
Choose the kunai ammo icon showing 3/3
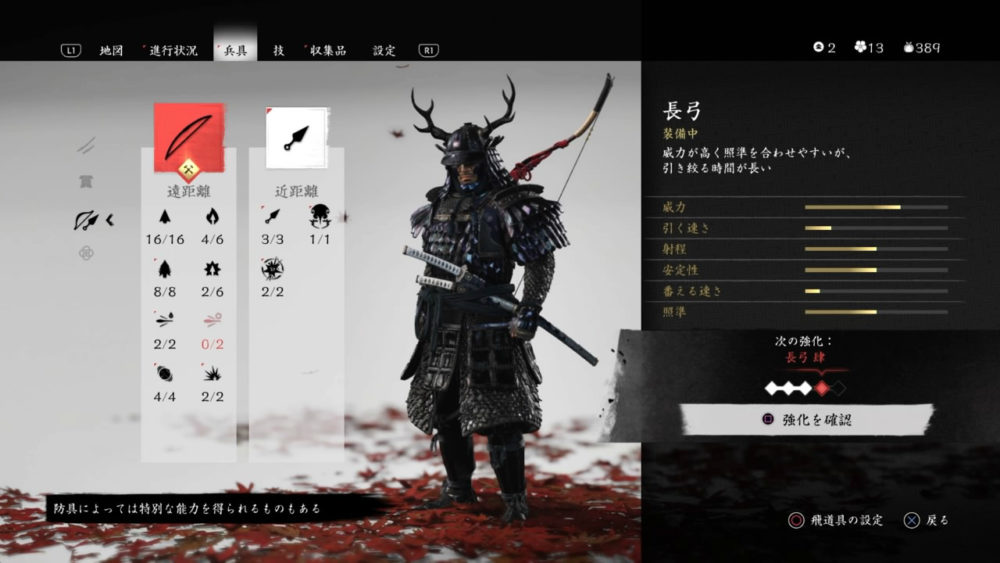(x=273, y=216)
